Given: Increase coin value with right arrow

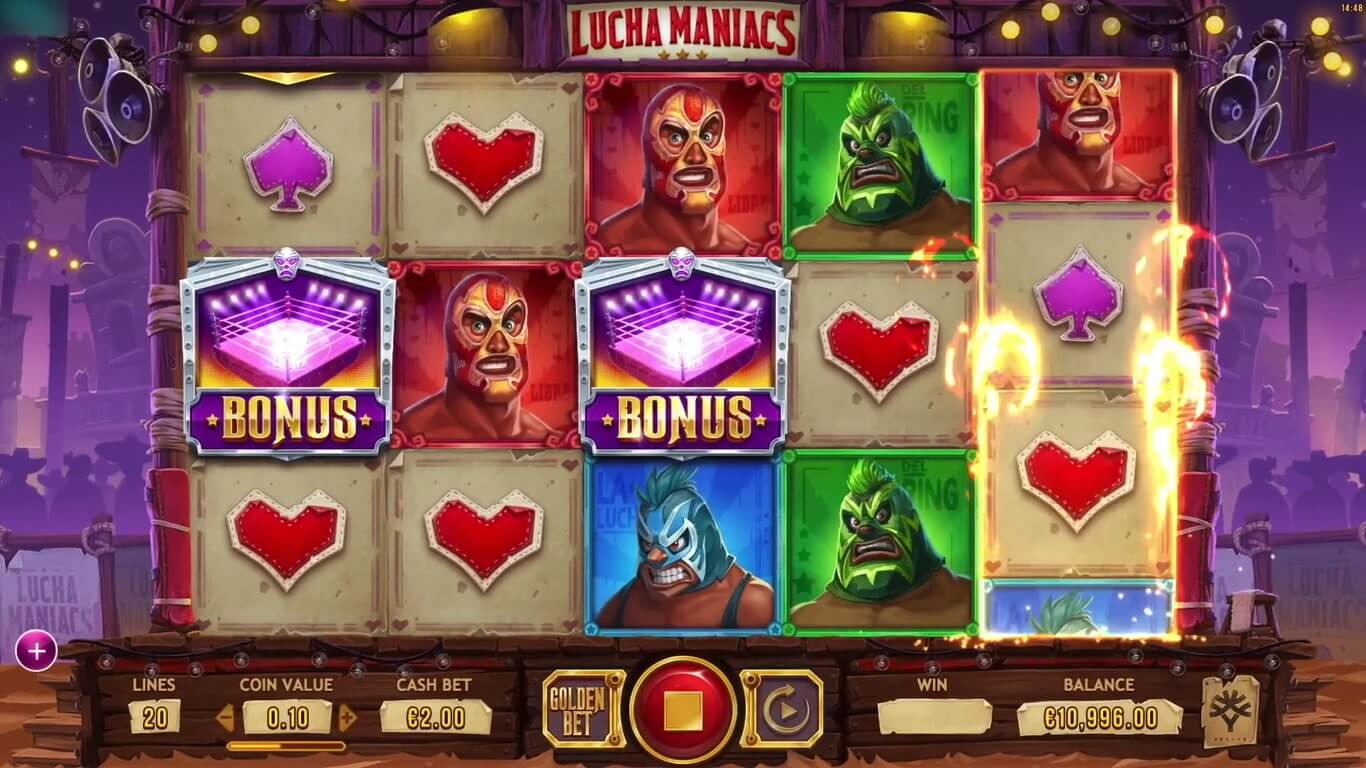Looking at the screenshot, I should (348, 717).
